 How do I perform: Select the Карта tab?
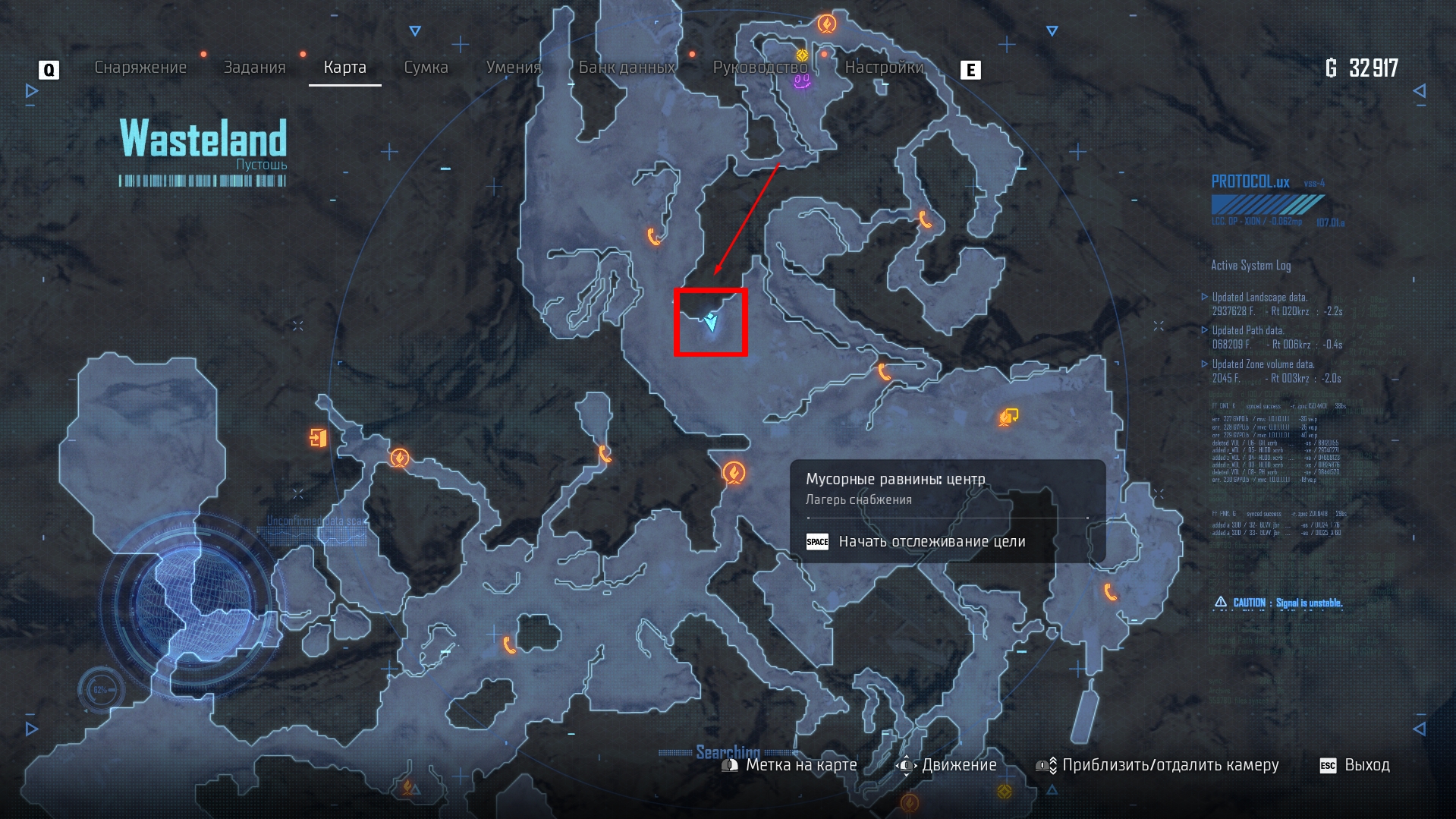pos(344,68)
